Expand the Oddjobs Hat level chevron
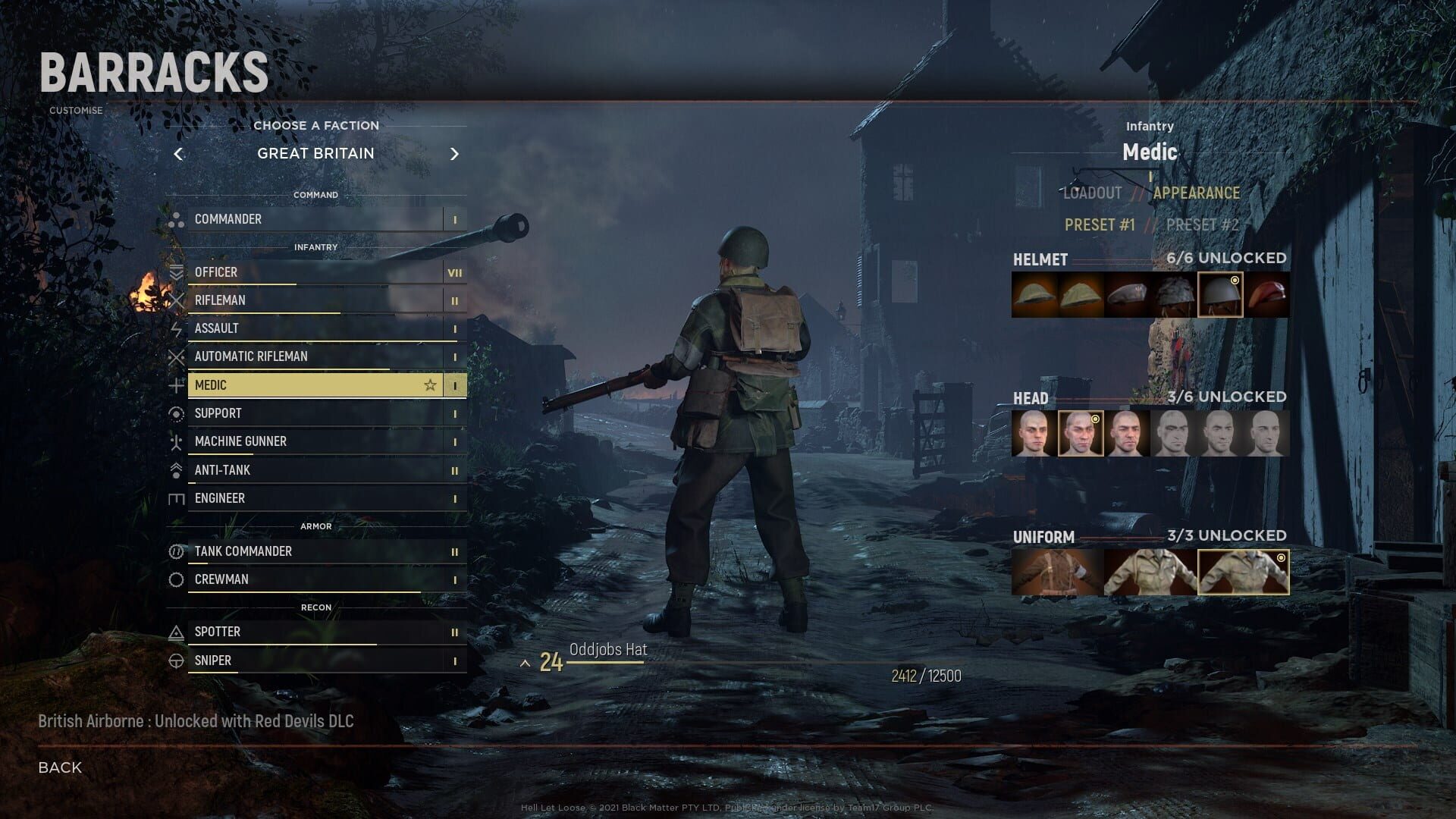Screen dimensions: 1456x819 coord(526,662)
